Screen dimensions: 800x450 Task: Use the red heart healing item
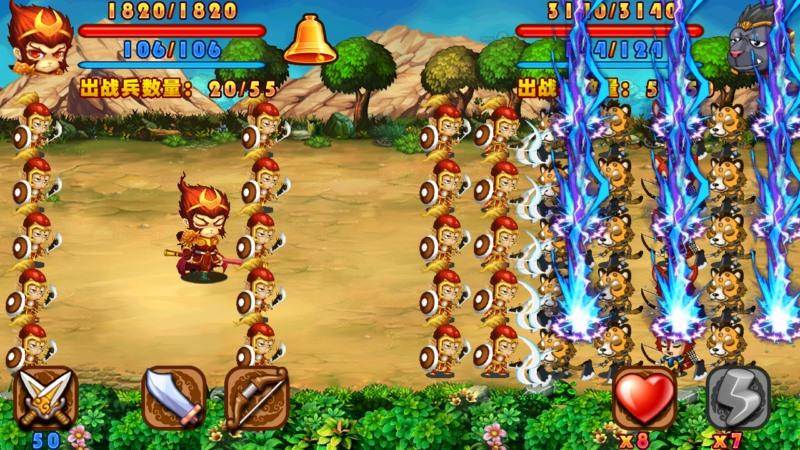coord(644,397)
